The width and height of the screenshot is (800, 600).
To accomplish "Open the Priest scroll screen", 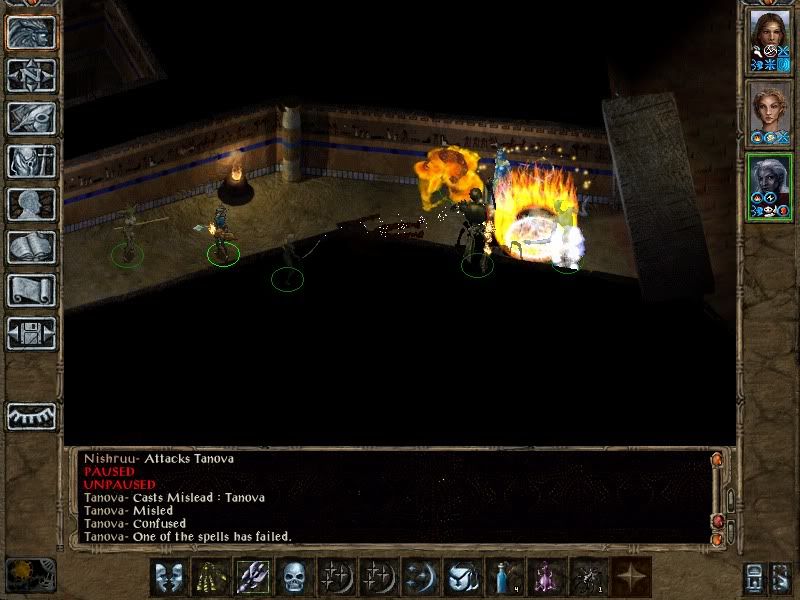I will (31, 290).
